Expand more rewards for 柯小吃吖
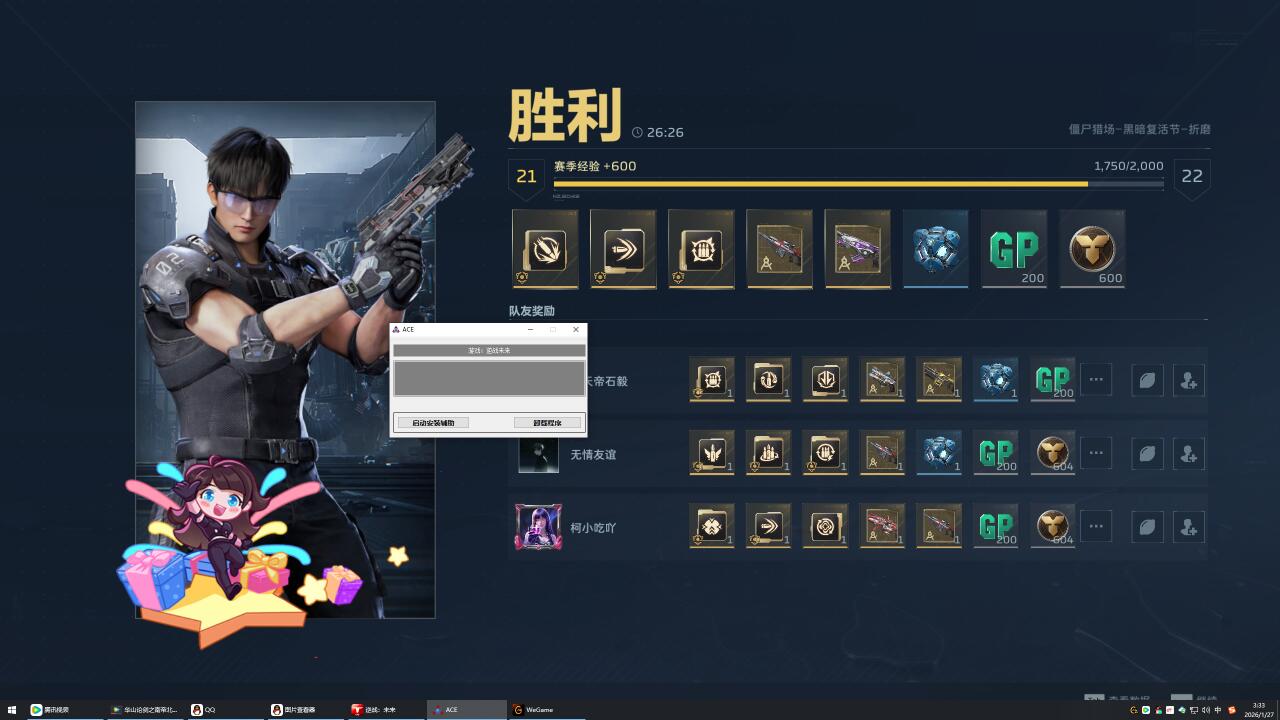 point(1096,526)
